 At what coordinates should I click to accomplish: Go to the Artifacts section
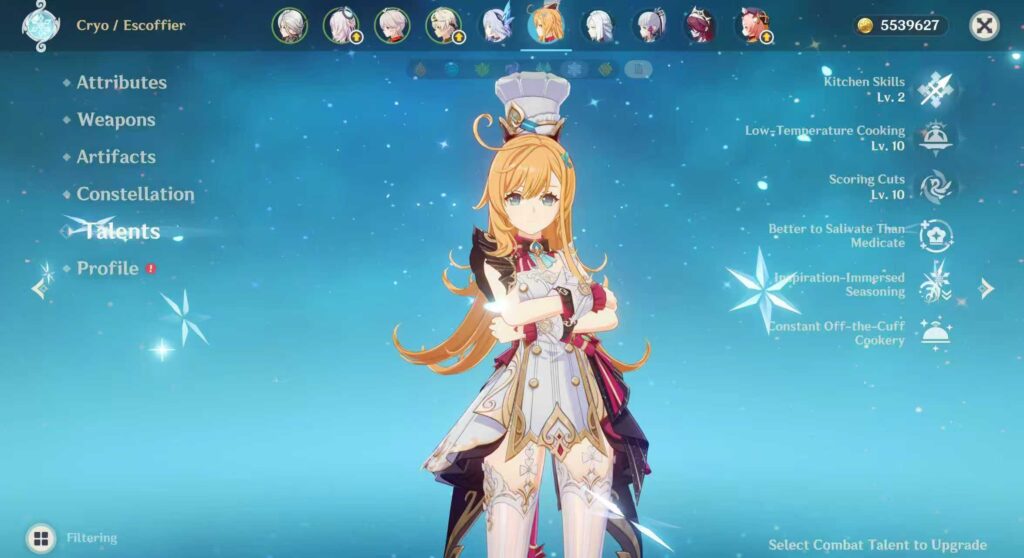click(x=115, y=157)
